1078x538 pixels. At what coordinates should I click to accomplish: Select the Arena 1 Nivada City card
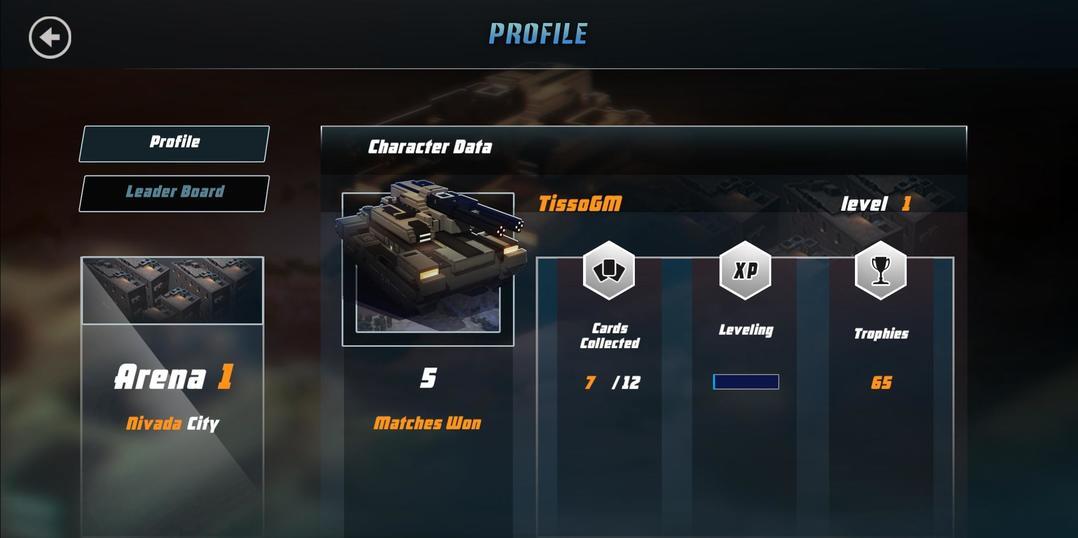(x=172, y=396)
